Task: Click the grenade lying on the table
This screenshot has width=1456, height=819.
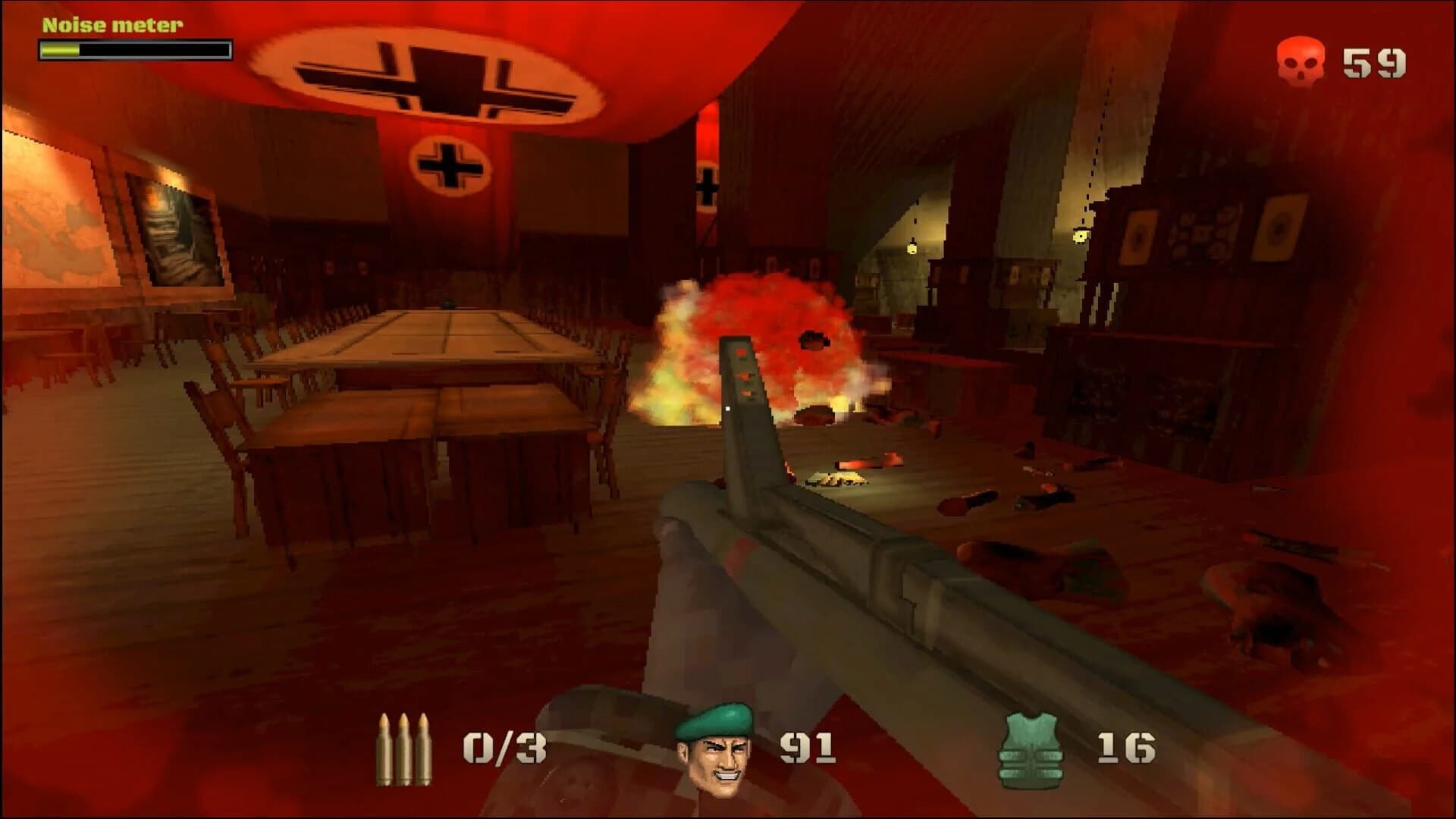Action: [x=448, y=303]
